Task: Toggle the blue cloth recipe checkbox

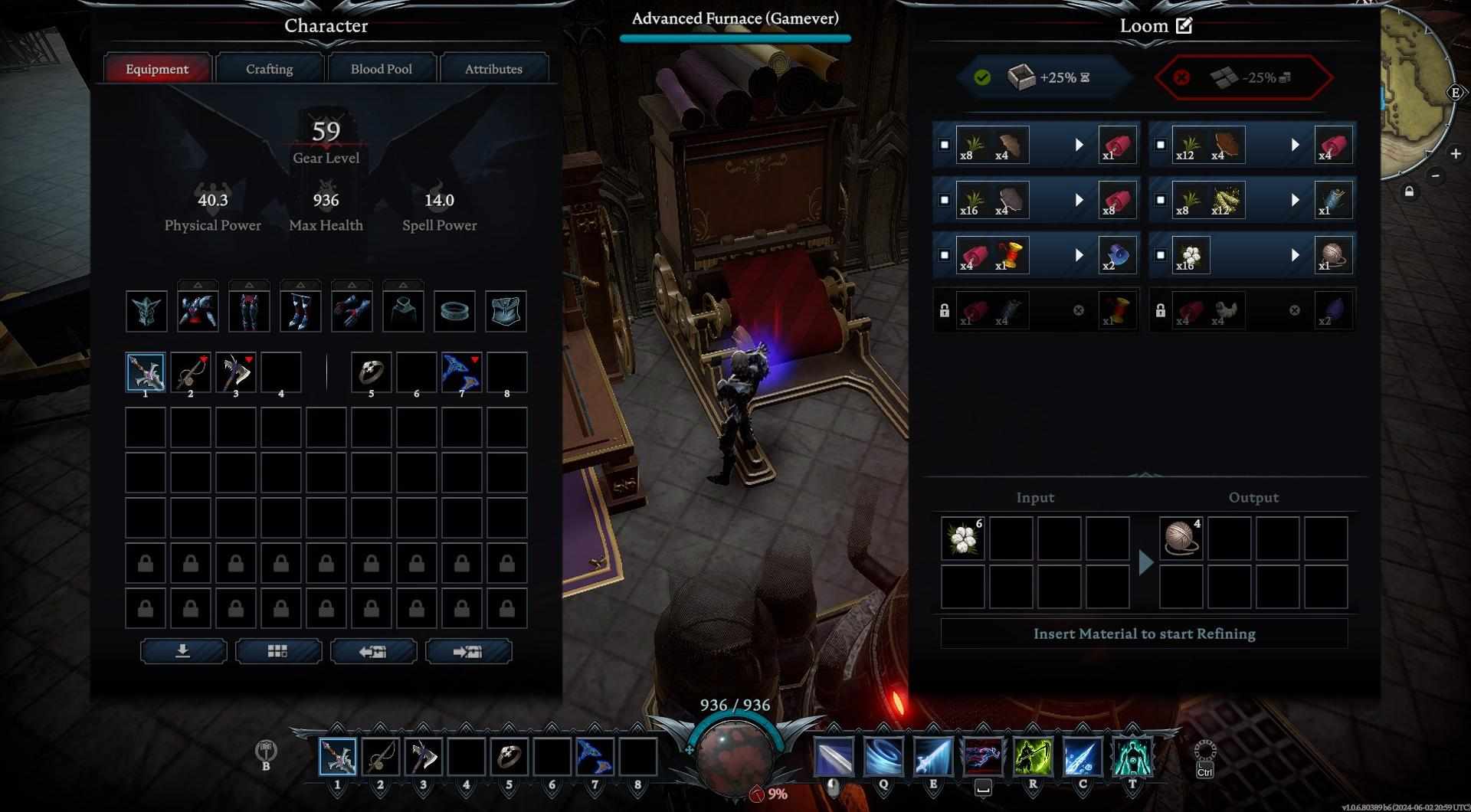Action: pos(945,255)
